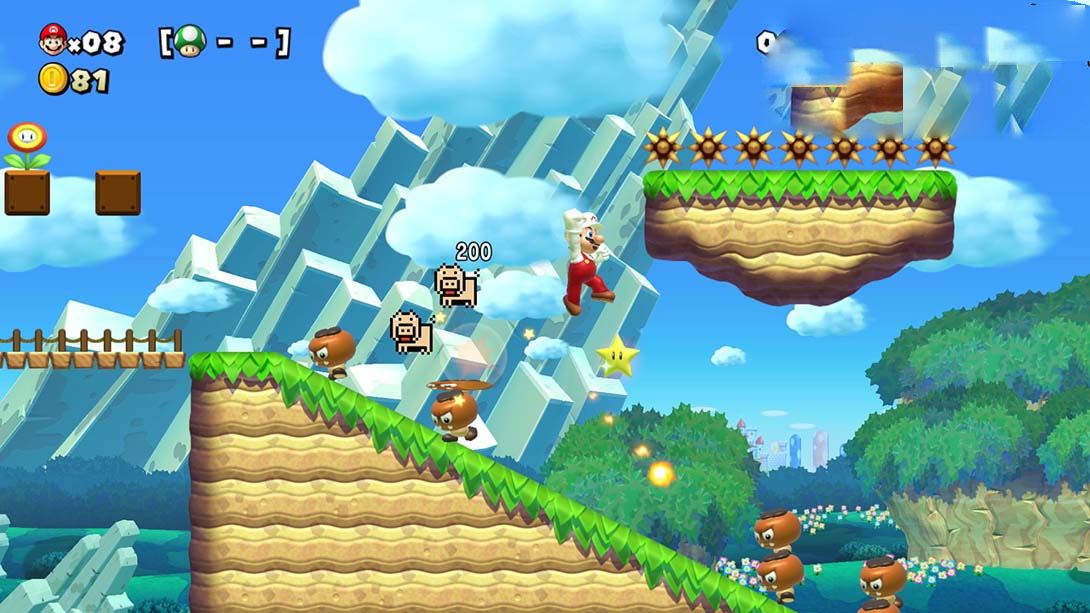The height and width of the screenshot is (613, 1090).
Task: Select the stored green 1-Up mushroom
Action: point(190,41)
